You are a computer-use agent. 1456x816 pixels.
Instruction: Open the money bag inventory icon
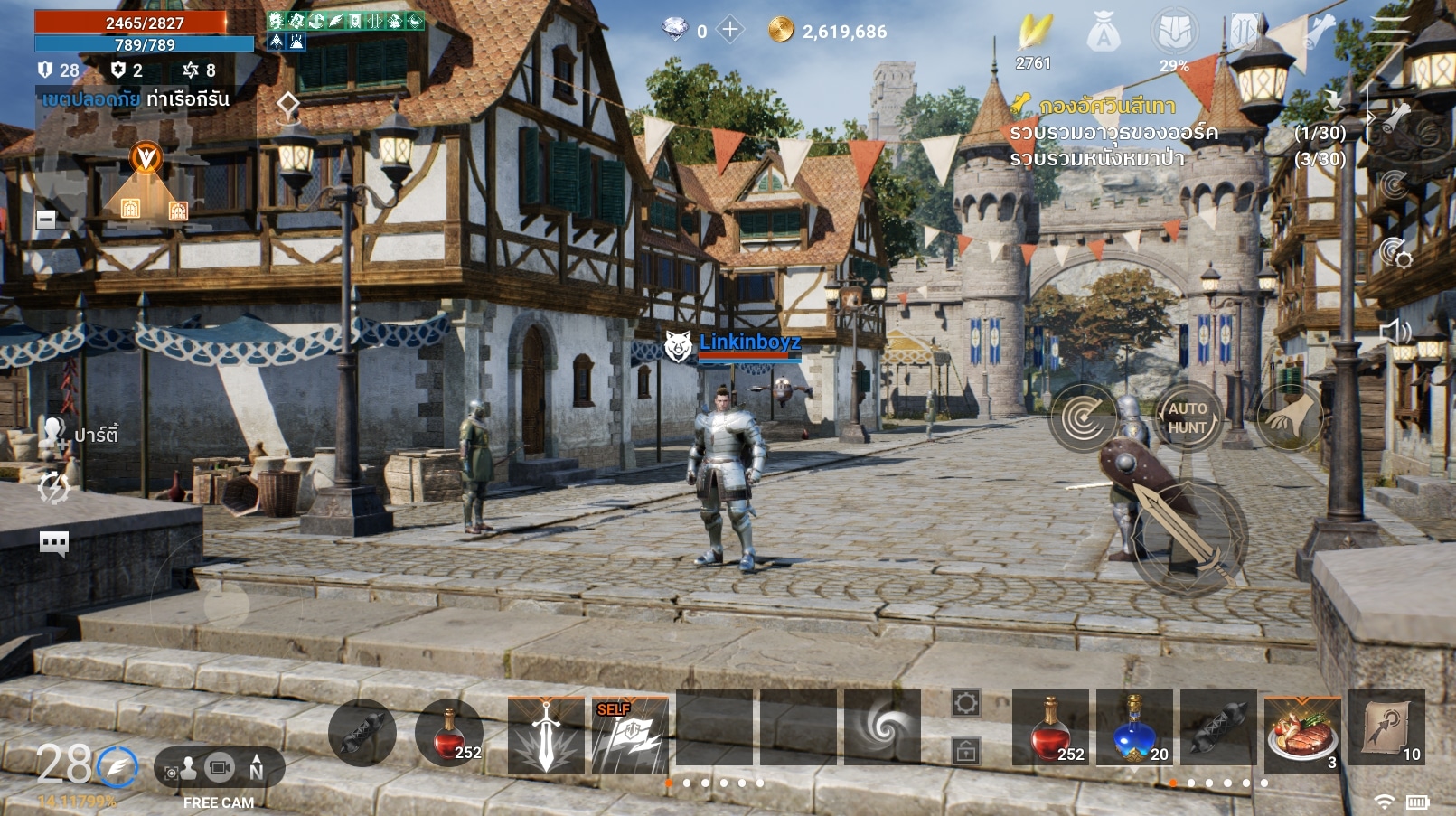click(x=1104, y=34)
